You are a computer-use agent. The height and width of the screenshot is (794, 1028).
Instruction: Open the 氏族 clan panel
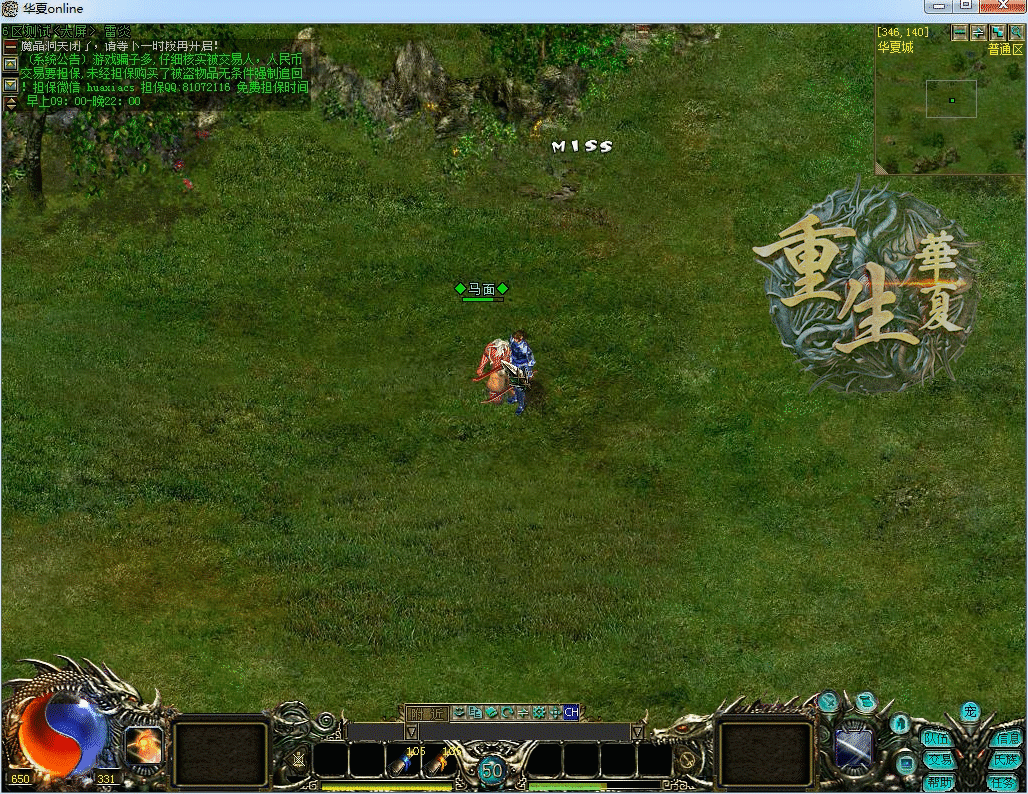tap(1006, 761)
